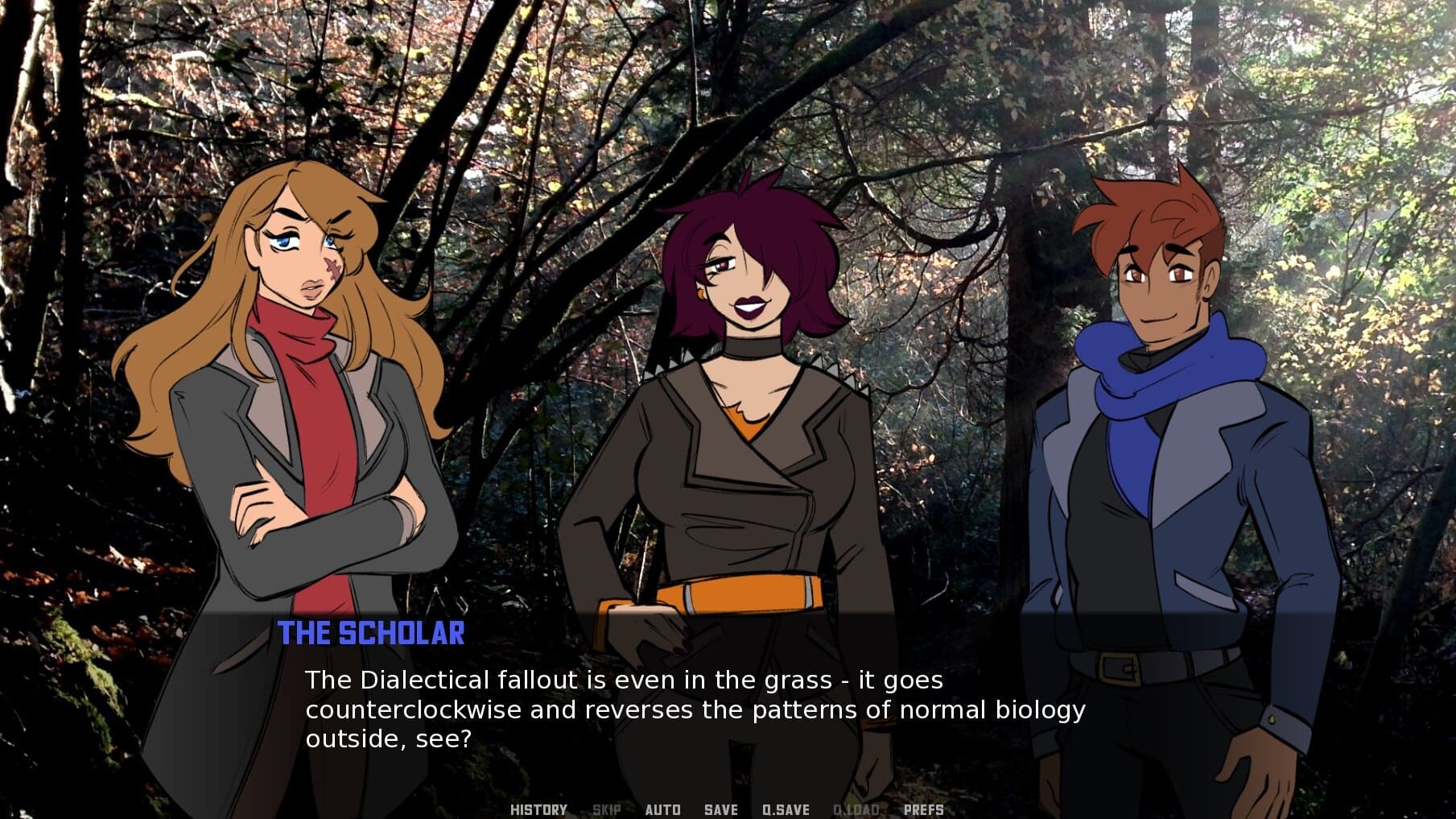
Task: Click the SKIP label in the quick menu
Action: coord(605,810)
